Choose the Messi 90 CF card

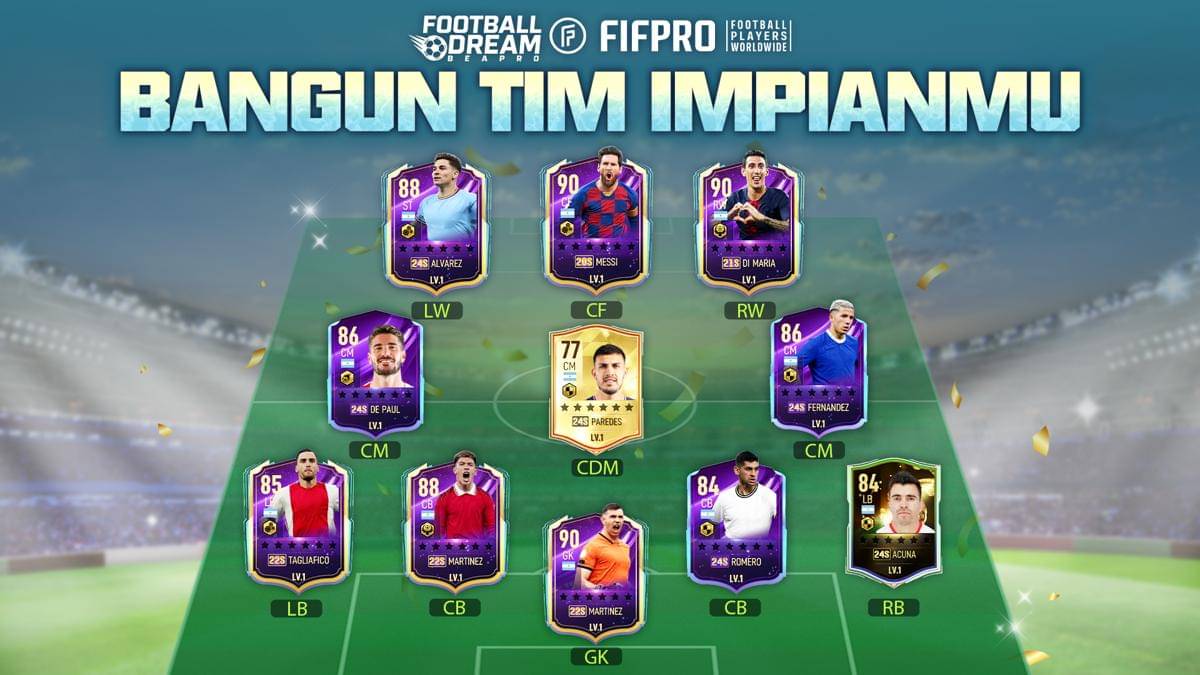click(x=596, y=224)
